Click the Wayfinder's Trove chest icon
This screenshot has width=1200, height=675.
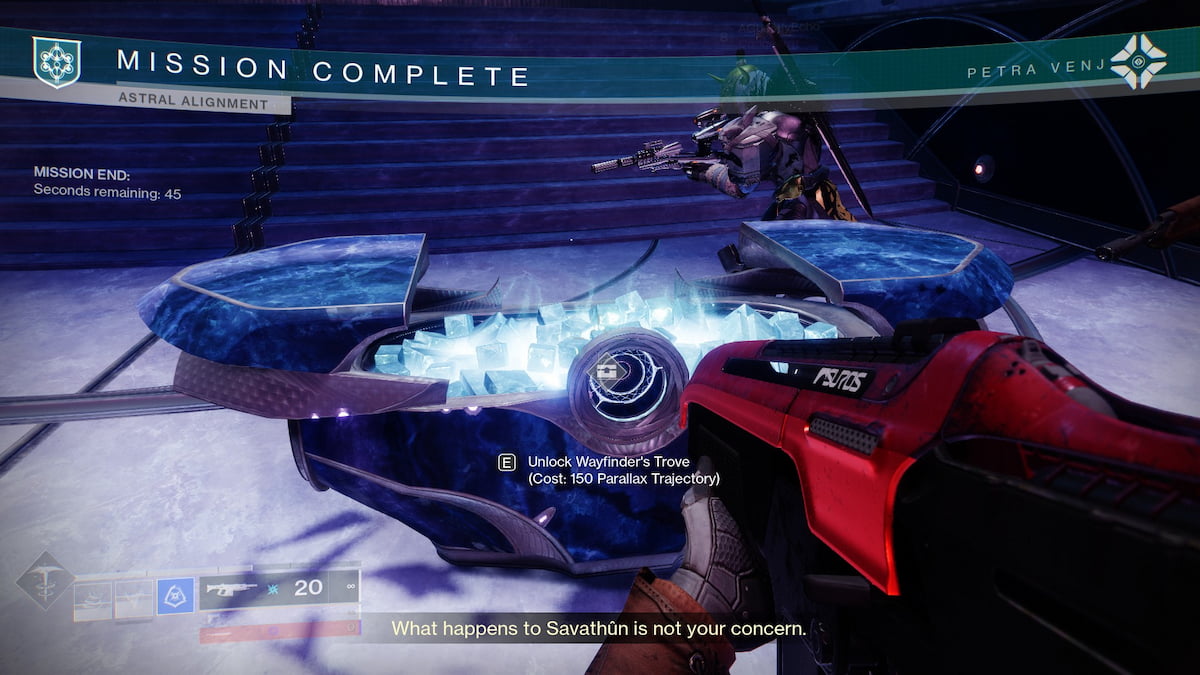605,371
